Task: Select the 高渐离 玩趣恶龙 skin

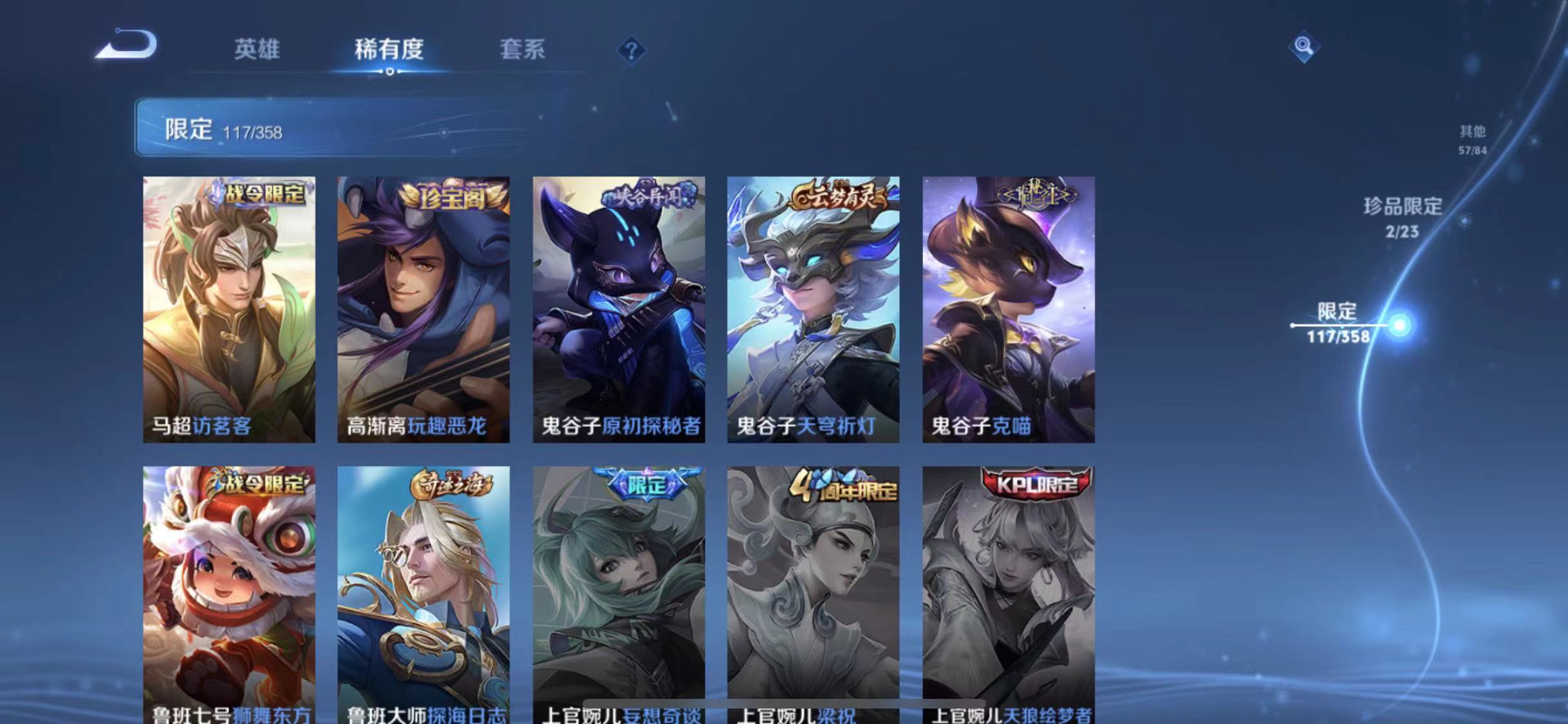Action: coord(424,309)
